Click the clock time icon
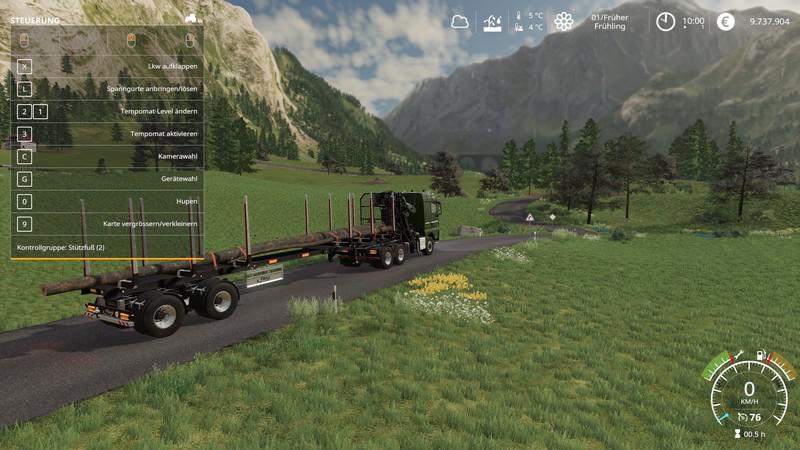Image resolution: width=800 pixels, height=450 pixels. pyautogui.click(x=666, y=21)
